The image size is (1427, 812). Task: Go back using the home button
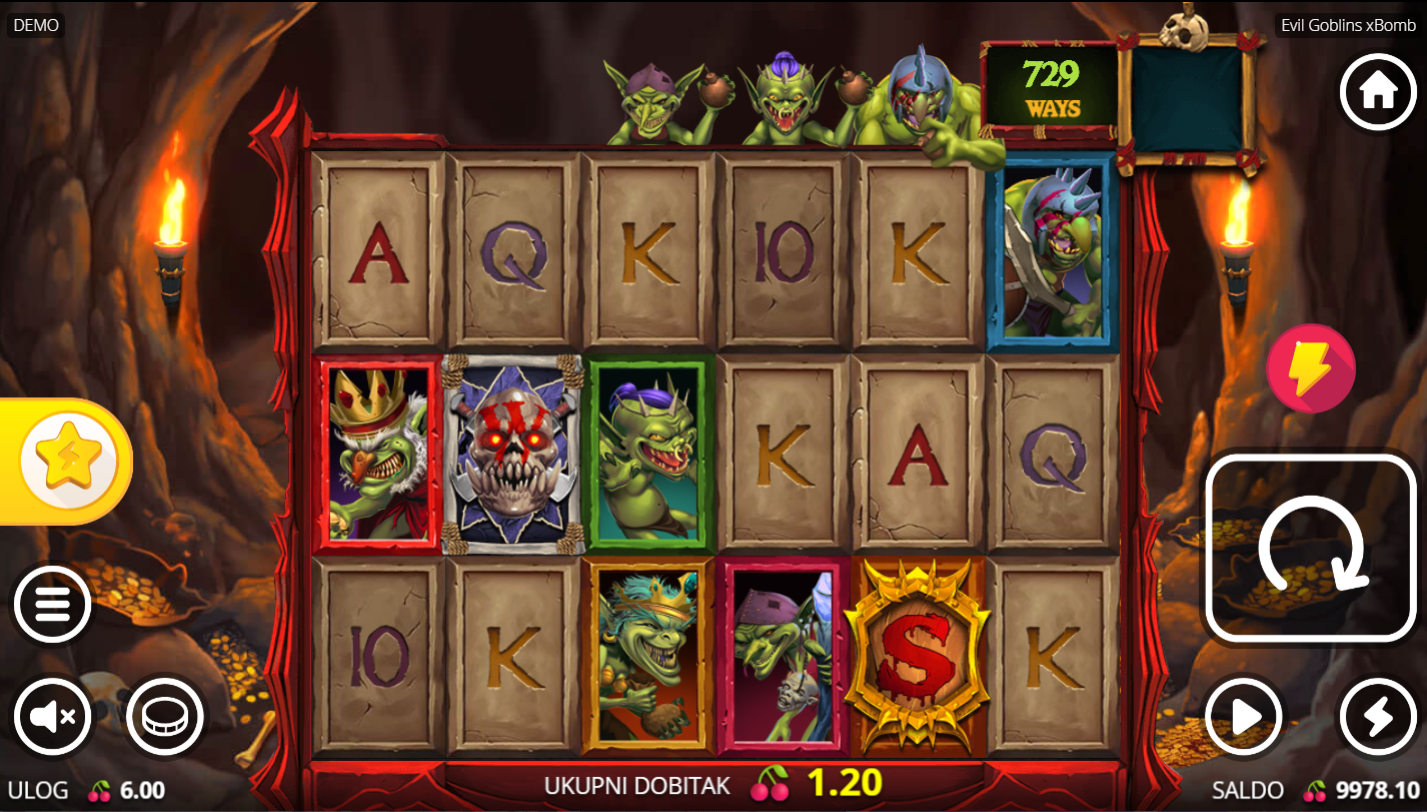click(1377, 92)
